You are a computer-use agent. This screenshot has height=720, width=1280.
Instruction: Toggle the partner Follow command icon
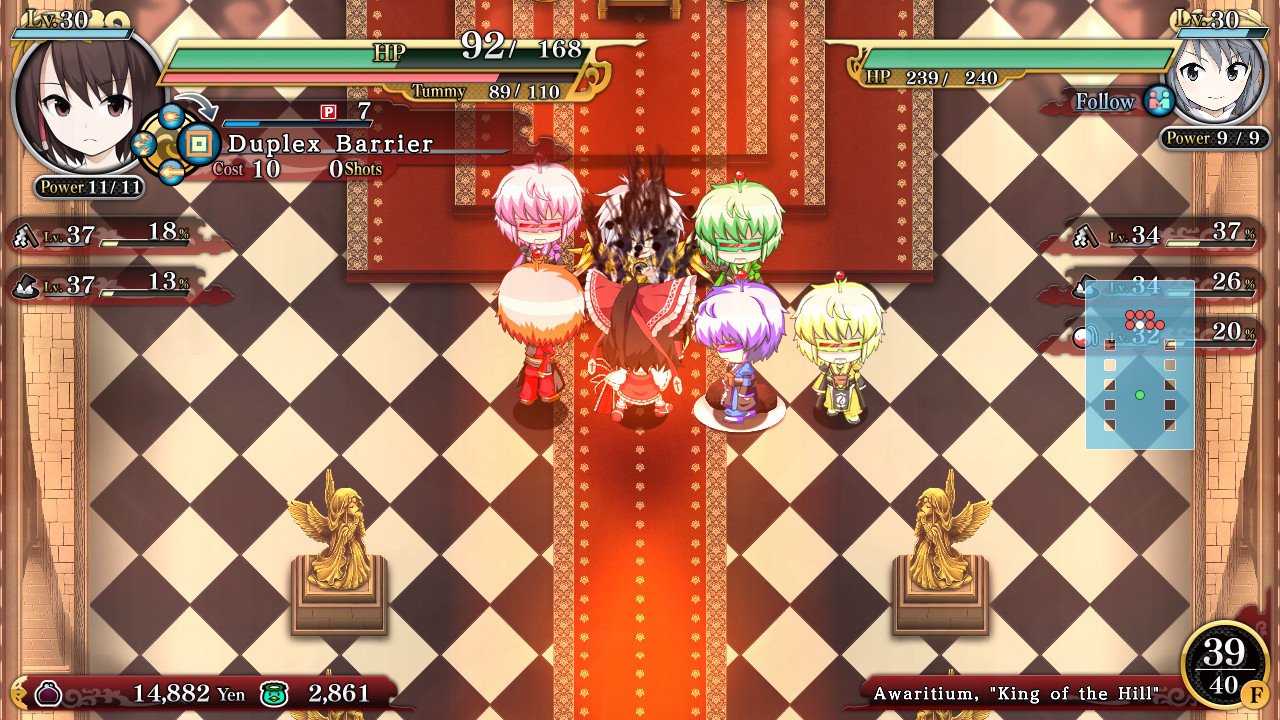click(1159, 101)
